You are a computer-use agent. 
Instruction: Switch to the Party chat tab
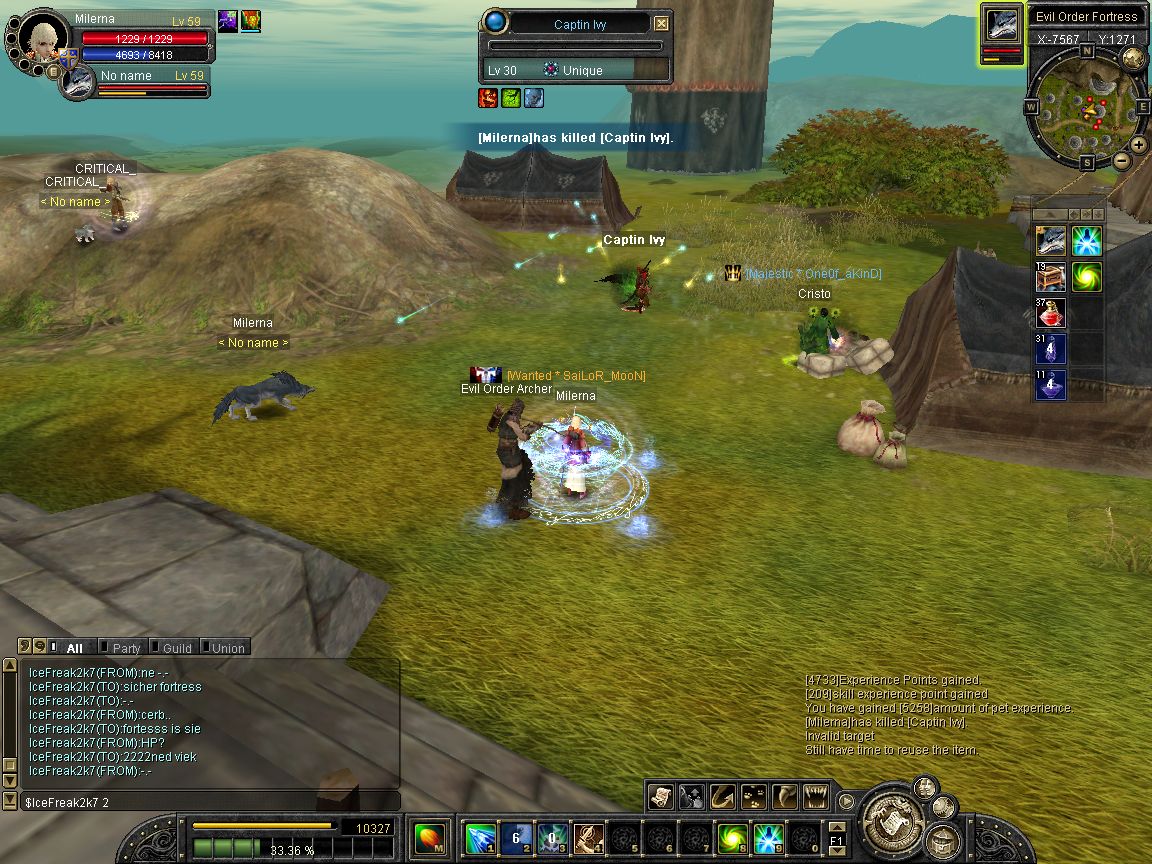click(126, 648)
